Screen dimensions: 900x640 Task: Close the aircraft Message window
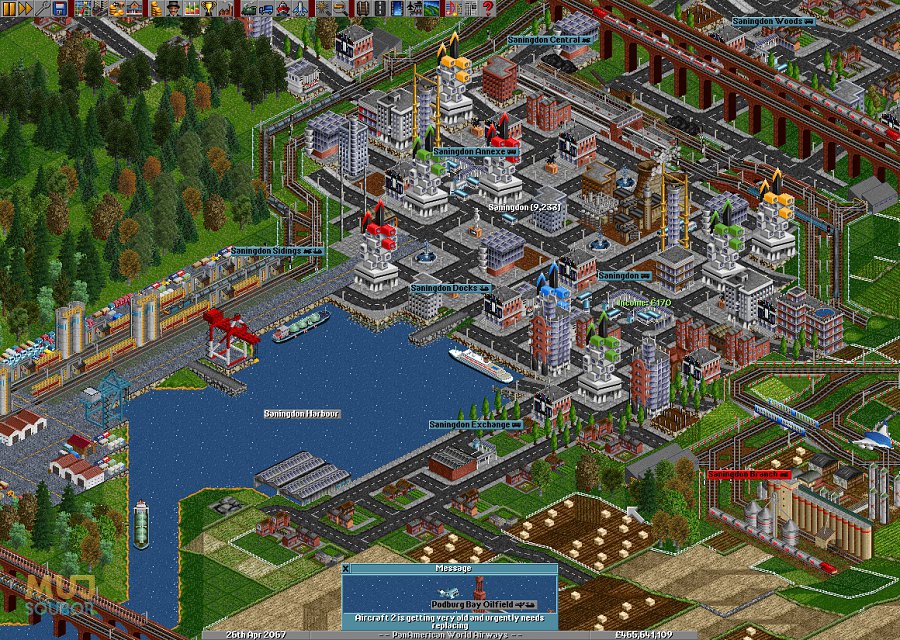point(347,568)
